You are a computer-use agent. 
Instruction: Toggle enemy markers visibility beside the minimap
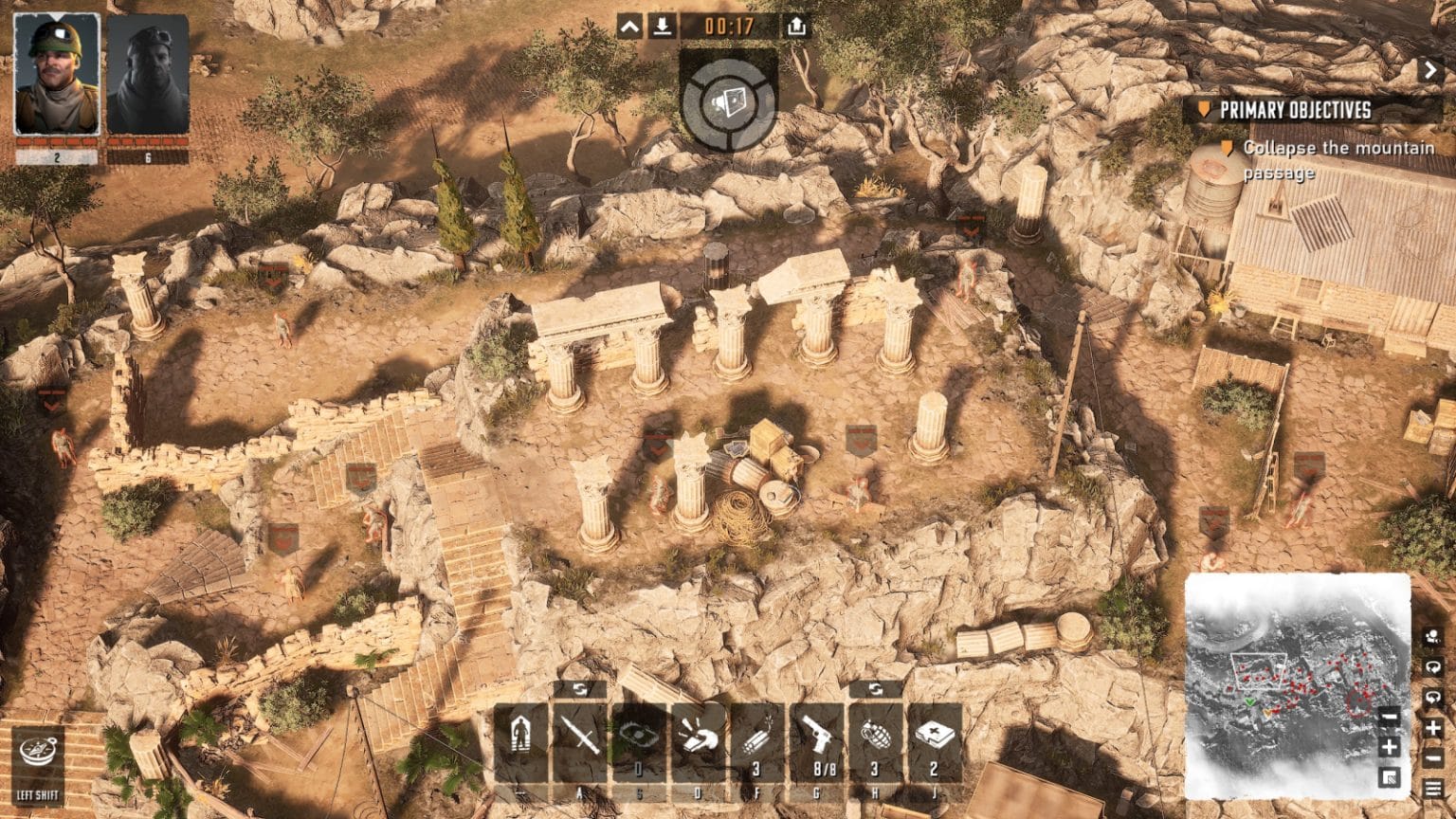click(1431, 637)
